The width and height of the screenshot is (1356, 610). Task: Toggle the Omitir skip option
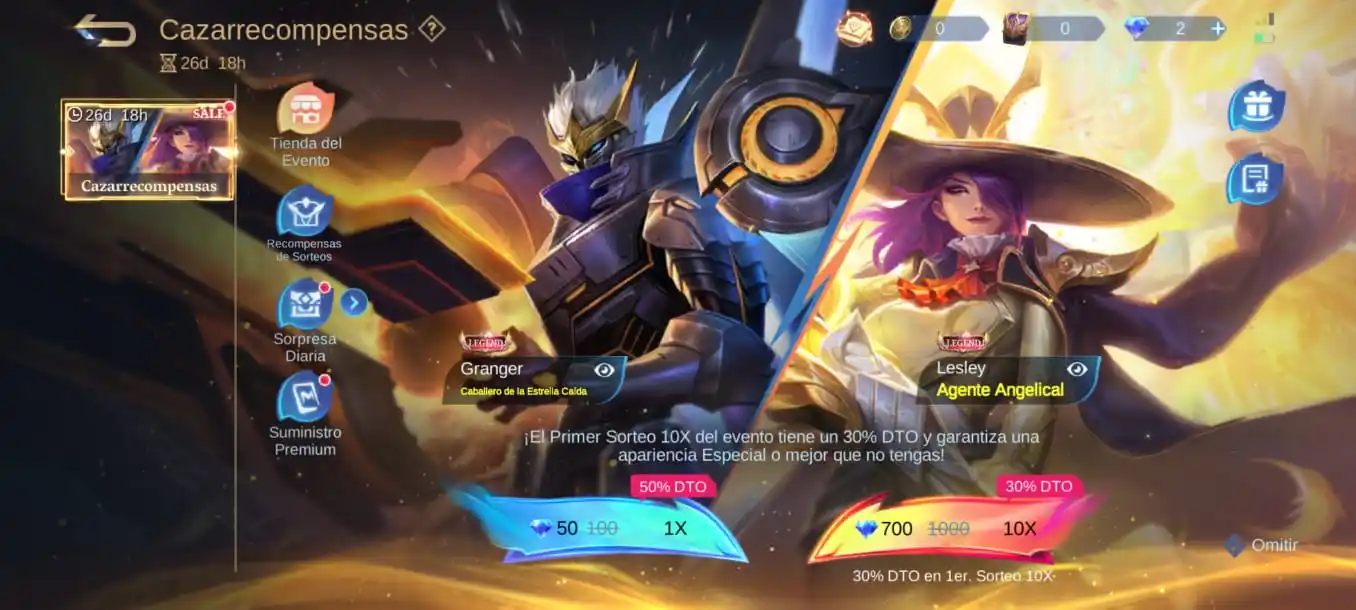(x=1262, y=545)
